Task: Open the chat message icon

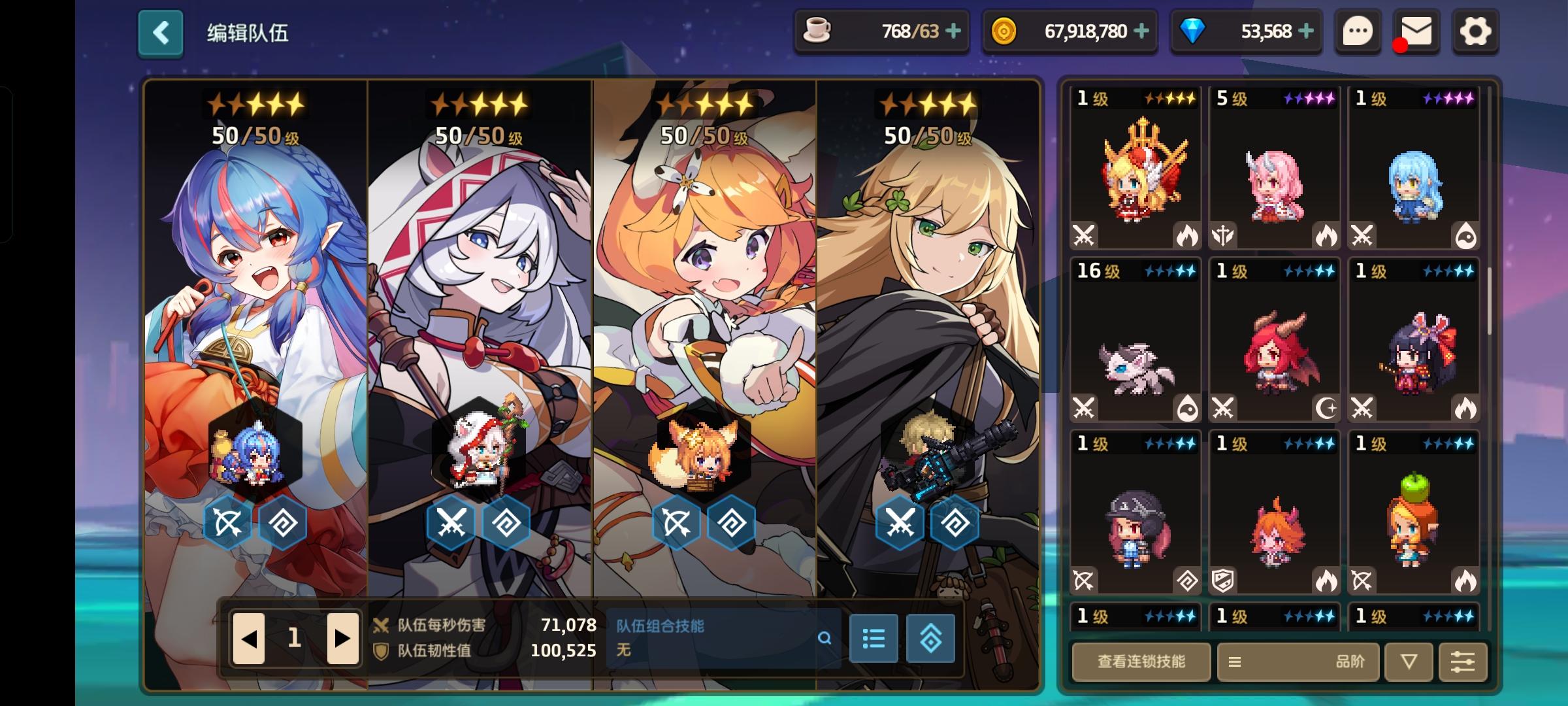Action: pyautogui.click(x=1357, y=31)
